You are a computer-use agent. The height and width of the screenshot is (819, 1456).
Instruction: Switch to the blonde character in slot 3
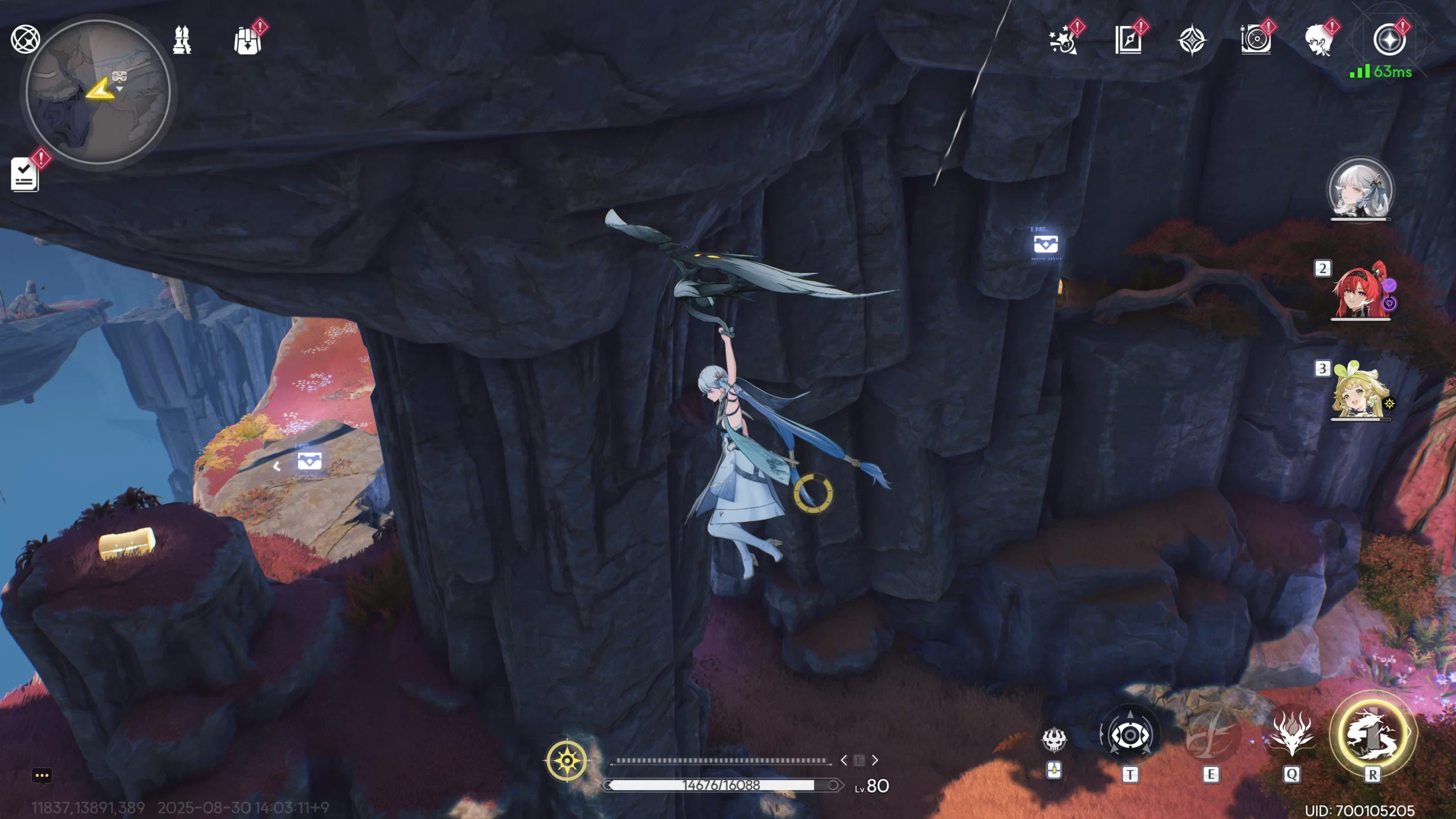pyautogui.click(x=1360, y=391)
